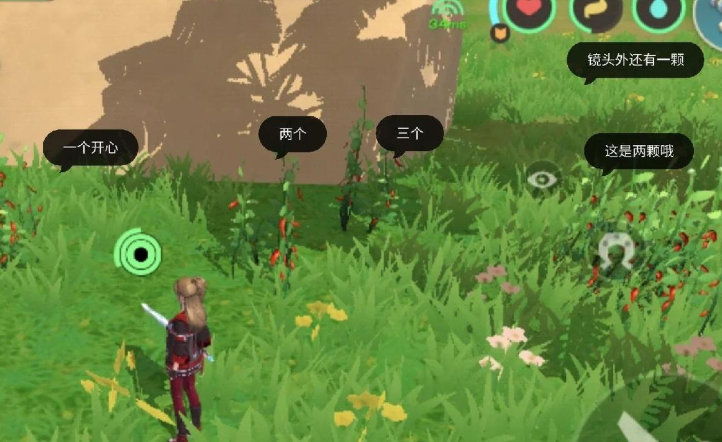The image size is (722, 442).
Task: Open the orange cat pet icon
Action: click(x=499, y=33)
